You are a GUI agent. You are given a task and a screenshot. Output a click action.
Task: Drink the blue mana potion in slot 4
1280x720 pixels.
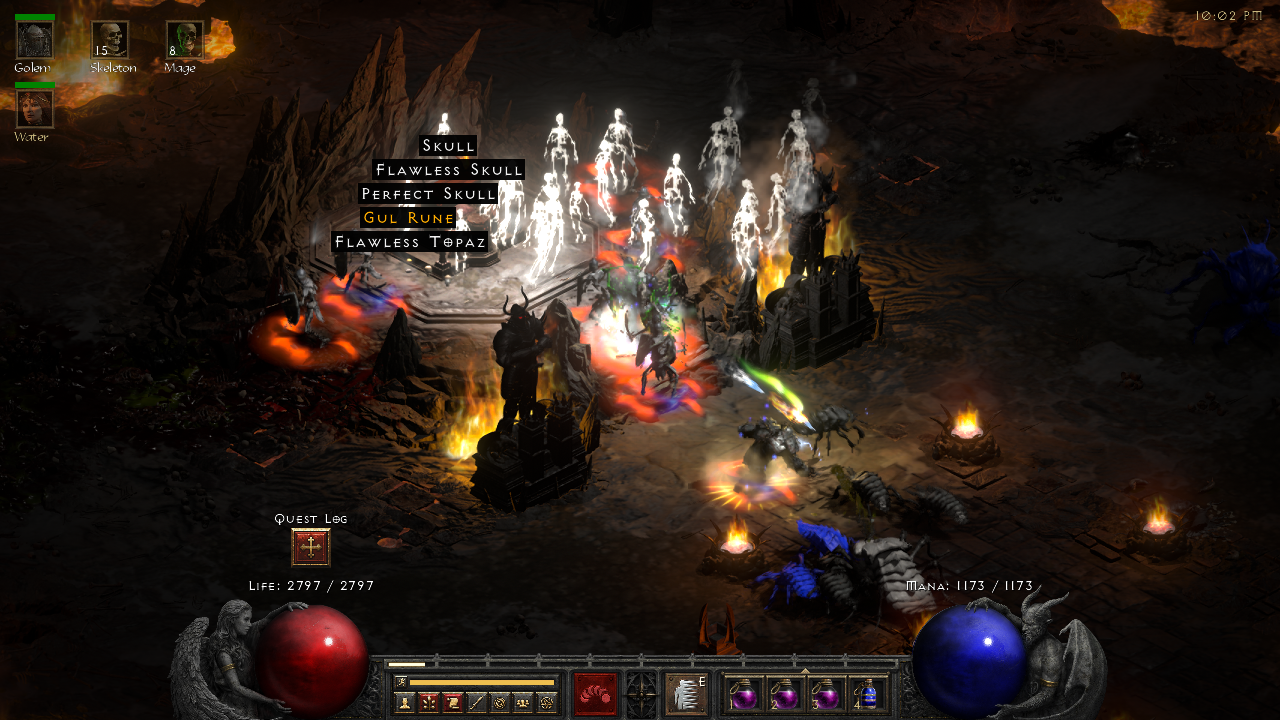click(868, 694)
